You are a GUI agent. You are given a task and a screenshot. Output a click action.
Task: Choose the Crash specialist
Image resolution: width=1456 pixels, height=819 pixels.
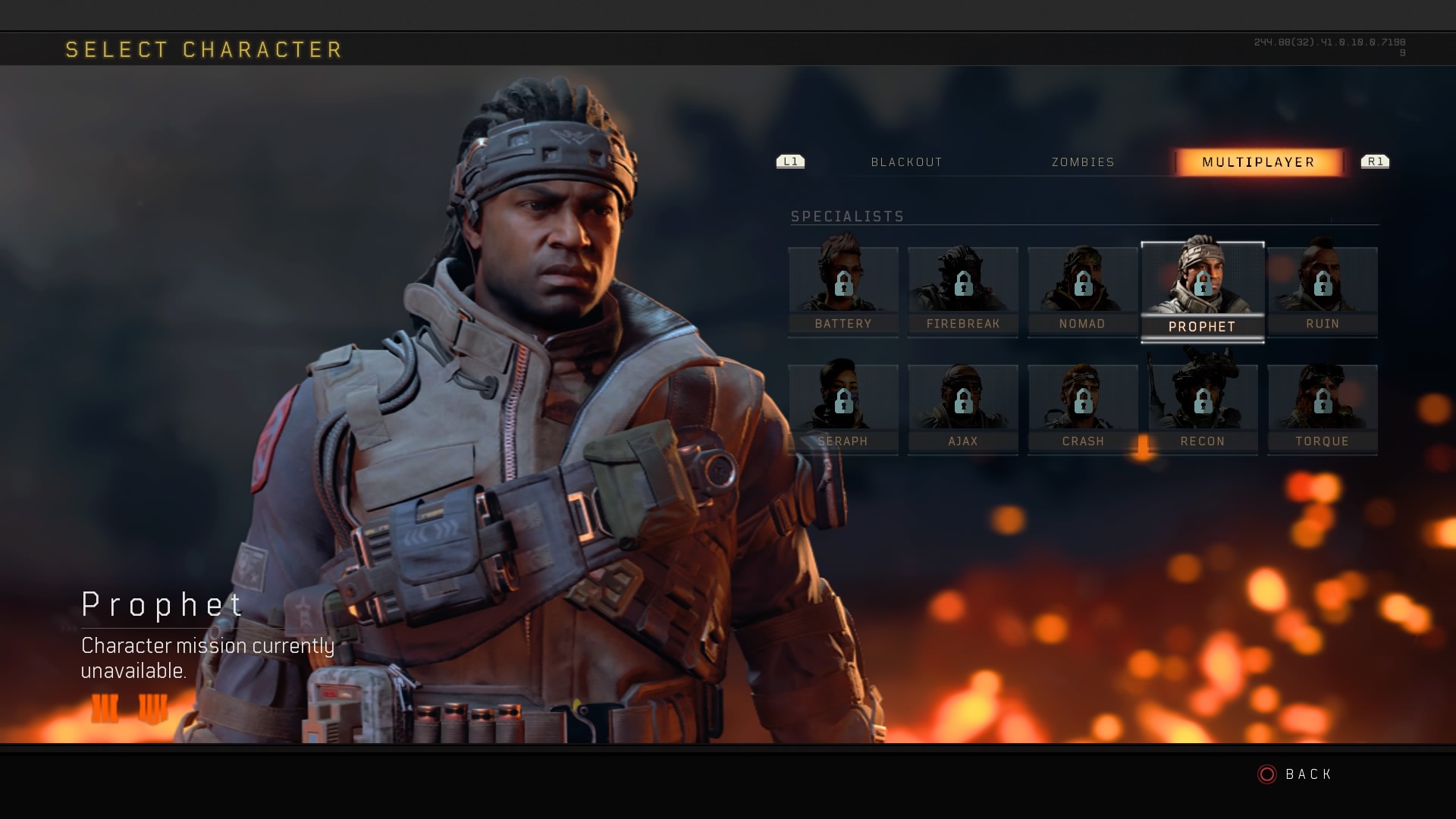pyautogui.click(x=1083, y=409)
